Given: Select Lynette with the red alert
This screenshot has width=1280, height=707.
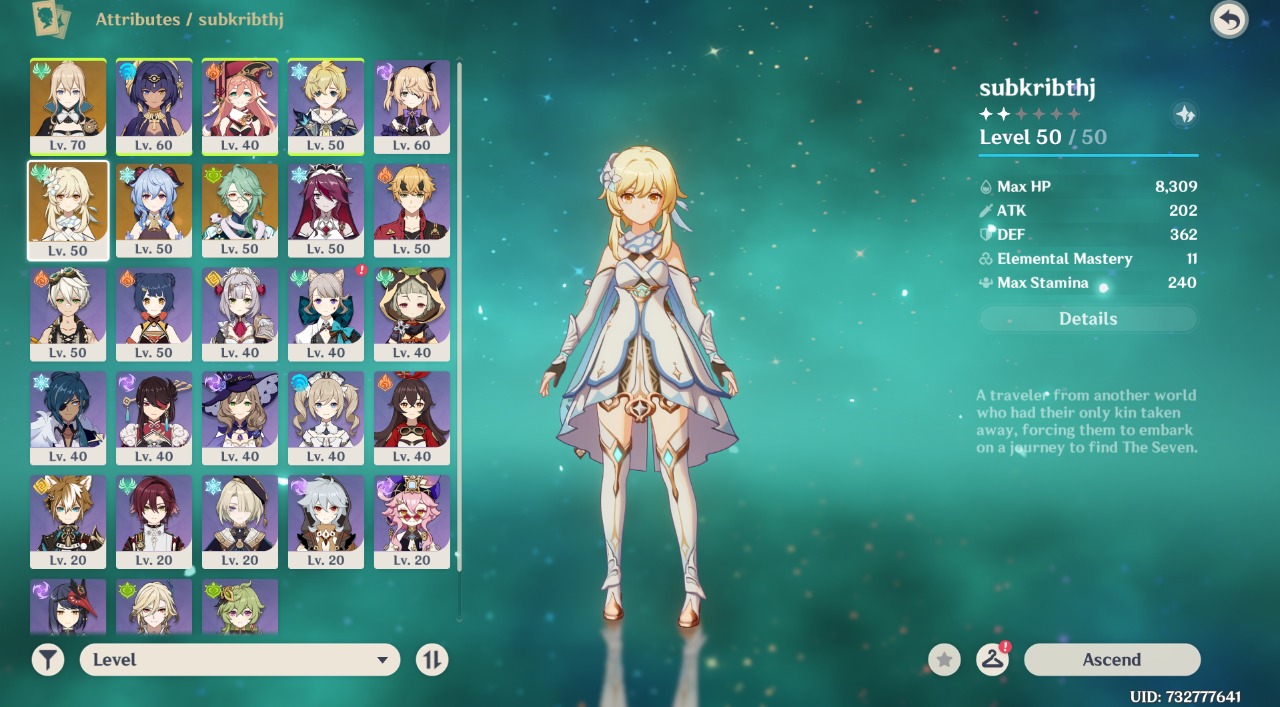Looking at the screenshot, I should (326, 313).
